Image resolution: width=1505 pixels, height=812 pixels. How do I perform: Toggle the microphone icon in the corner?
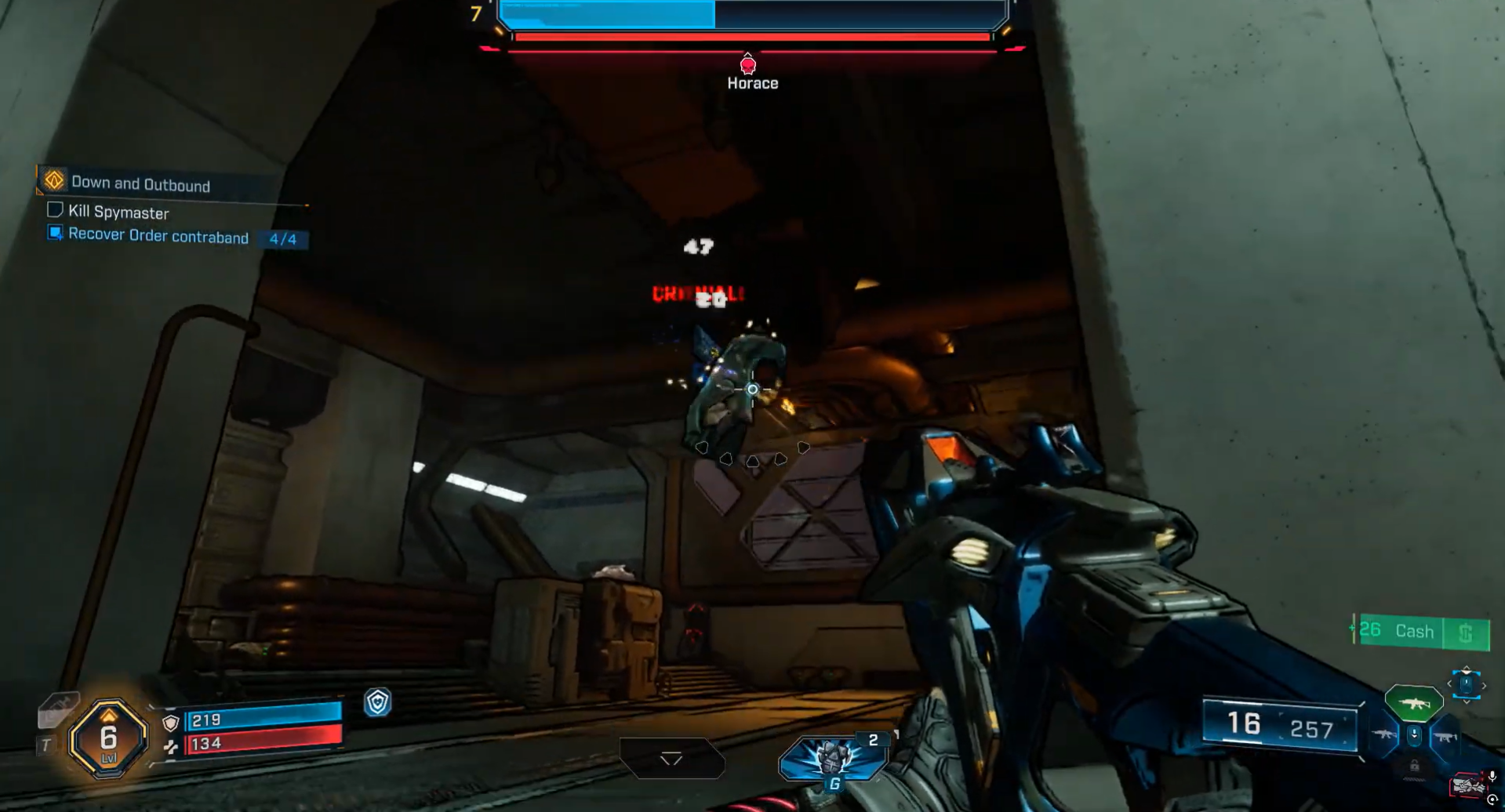(1492, 776)
